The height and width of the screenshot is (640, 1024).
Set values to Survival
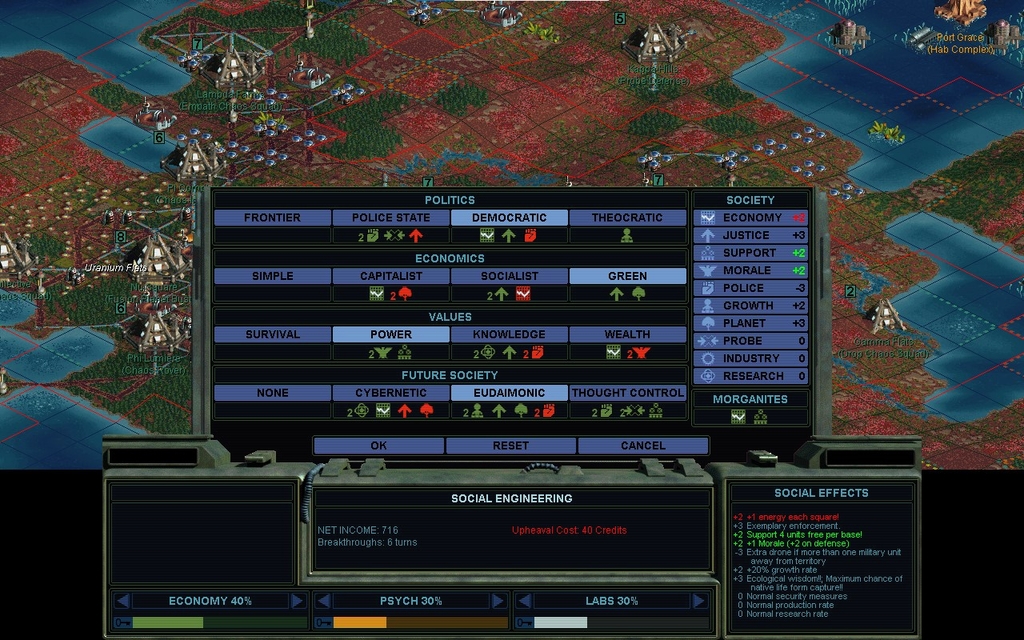pyautogui.click(x=272, y=334)
